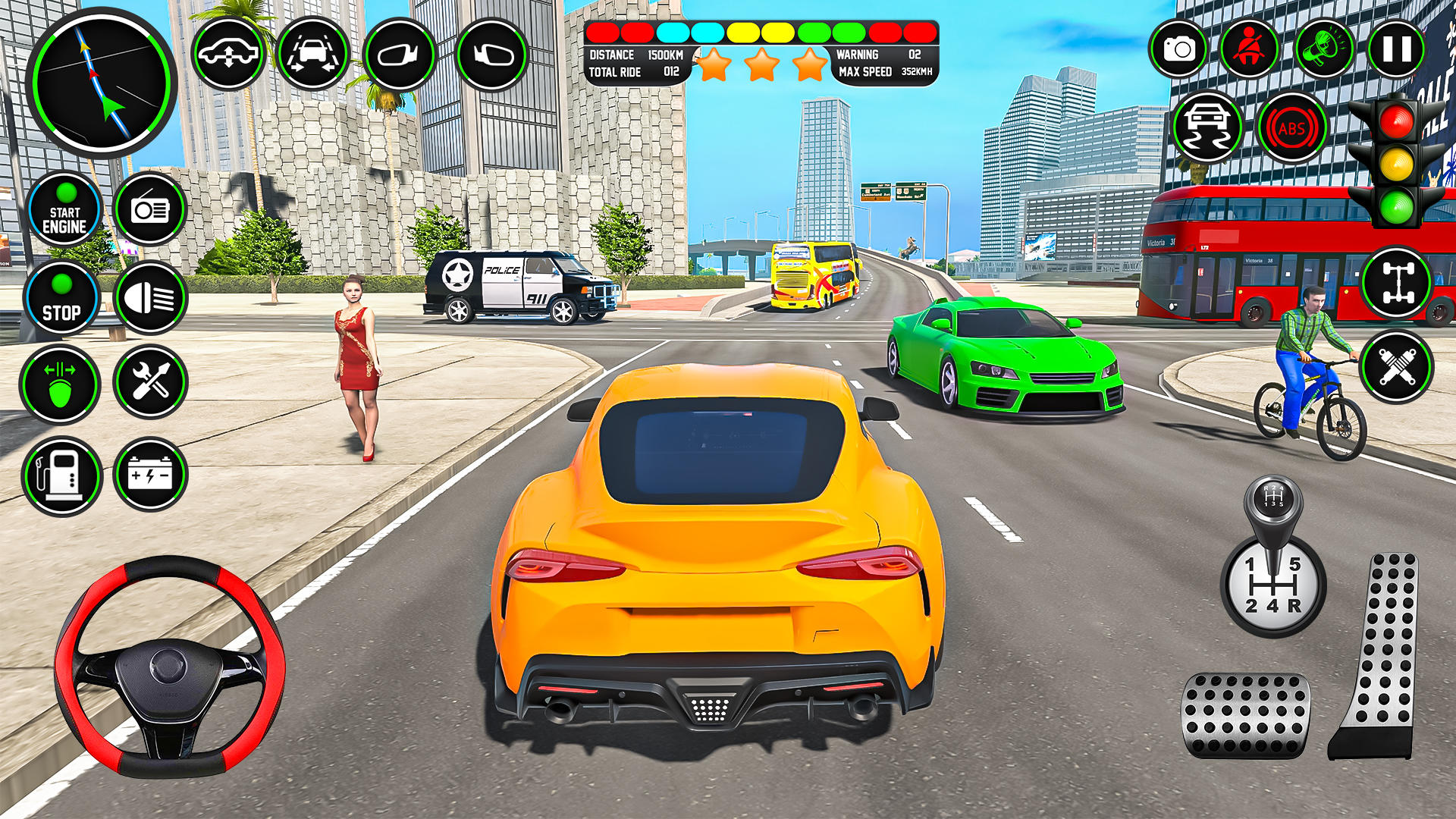Toggle the headlights button

click(x=150, y=299)
